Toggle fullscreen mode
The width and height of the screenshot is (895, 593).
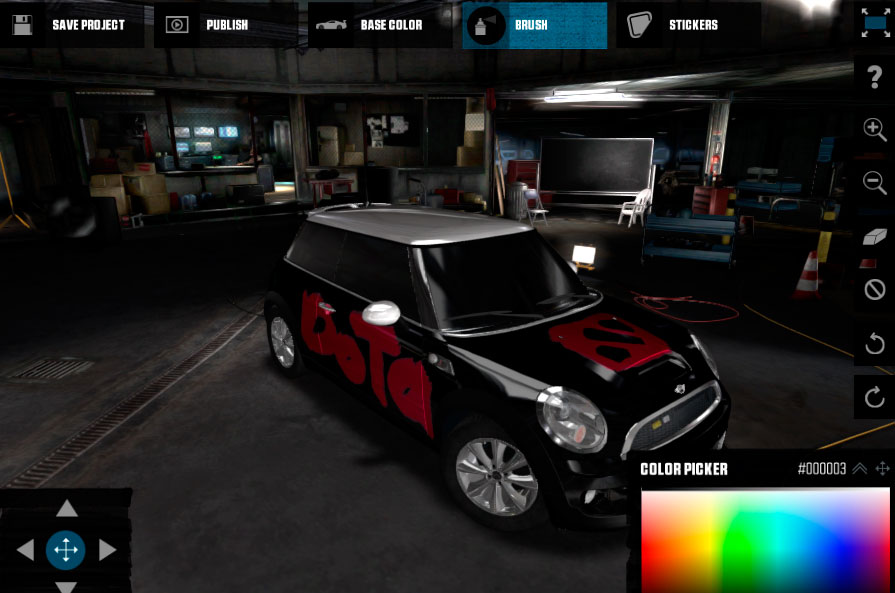tap(875, 23)
